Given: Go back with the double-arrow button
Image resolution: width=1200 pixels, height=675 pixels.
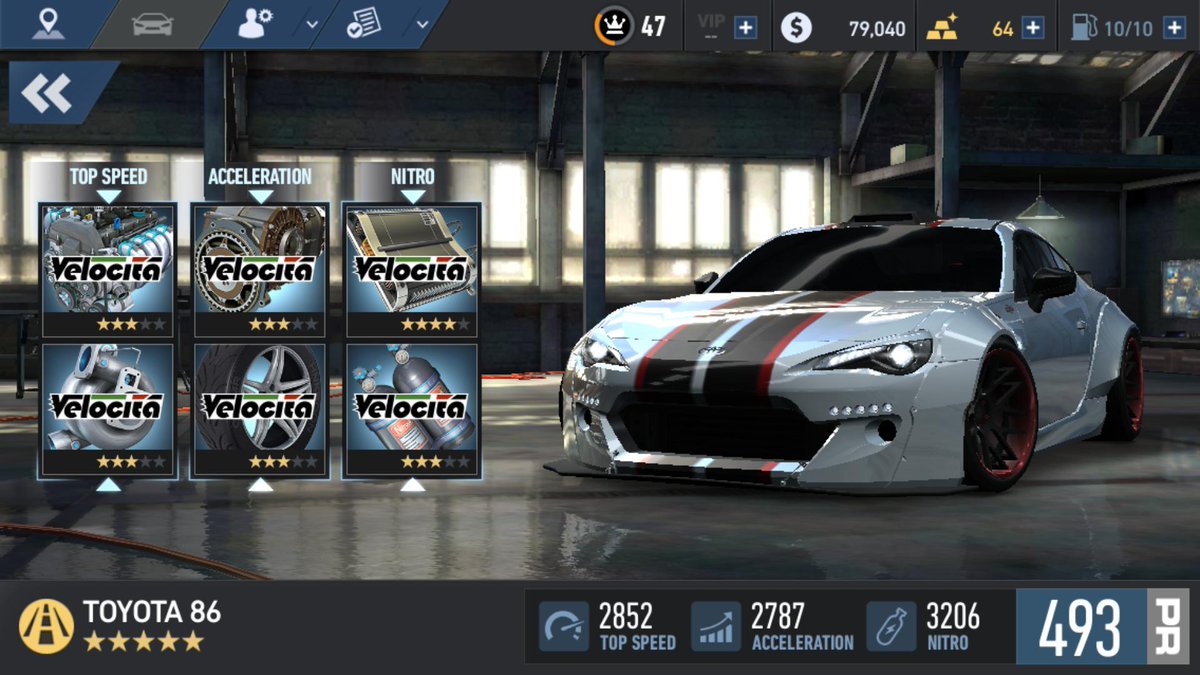Looking at the screenshot, I should [x=48, y=93].
